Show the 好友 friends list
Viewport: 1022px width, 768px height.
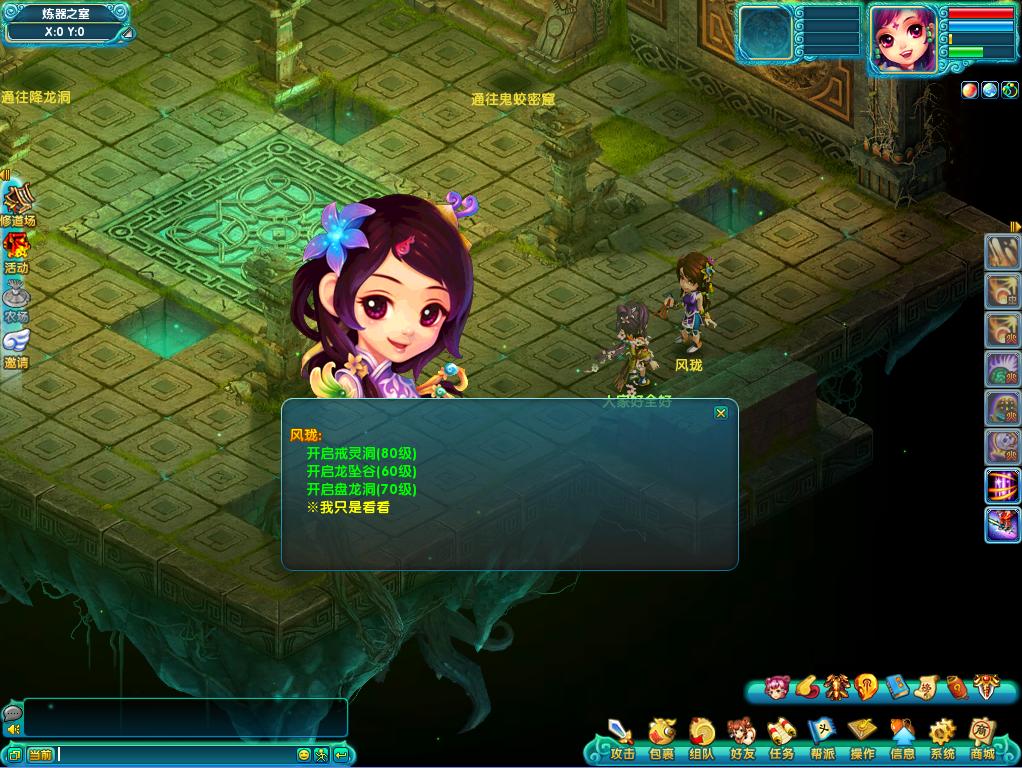pyautogui.click(x=742, y=741)
